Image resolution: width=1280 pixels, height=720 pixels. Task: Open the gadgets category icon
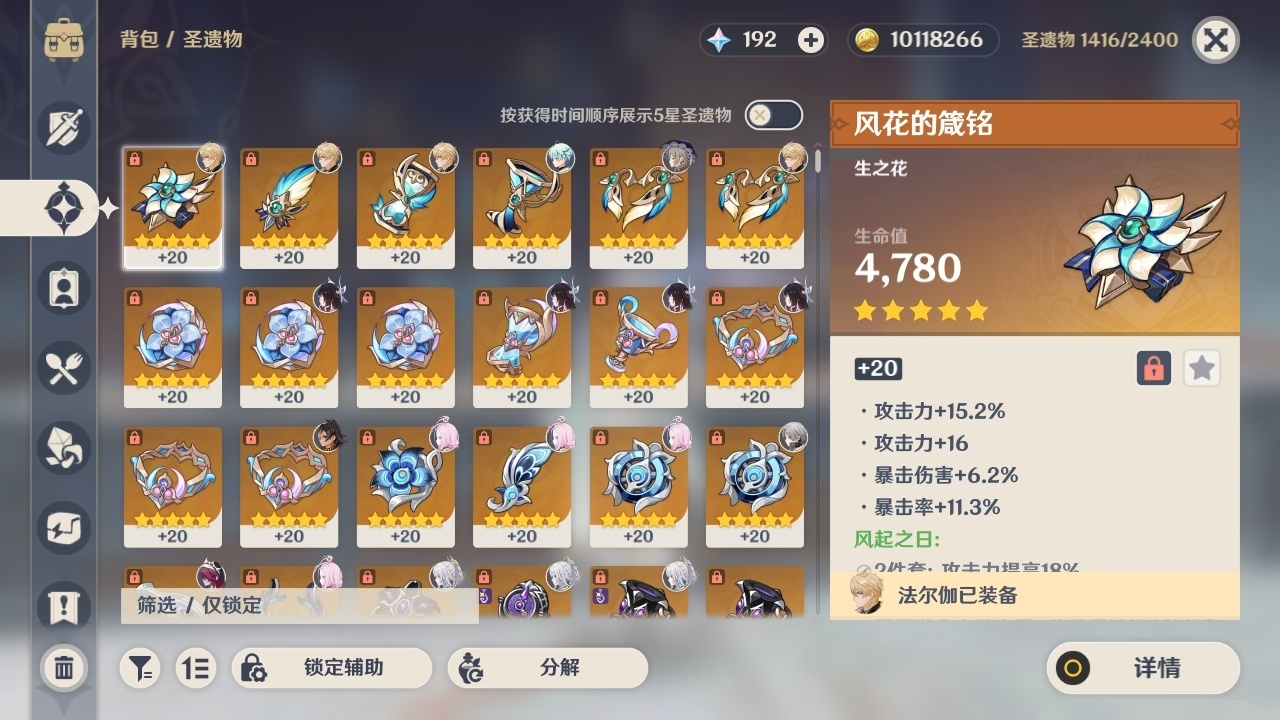click(63, 528)
